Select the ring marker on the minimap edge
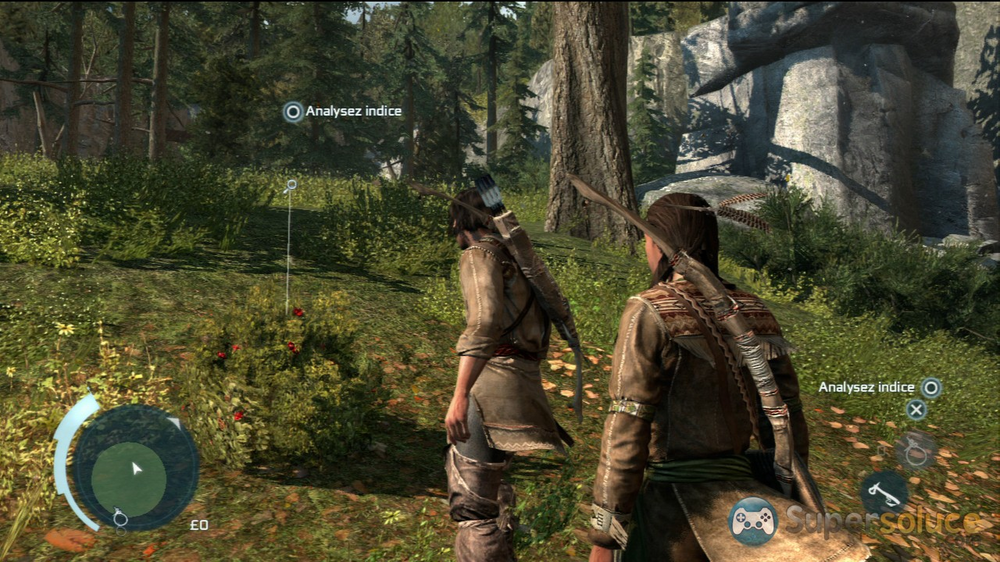The height and width of the screenshot is (562, 1000). (120, 517)
